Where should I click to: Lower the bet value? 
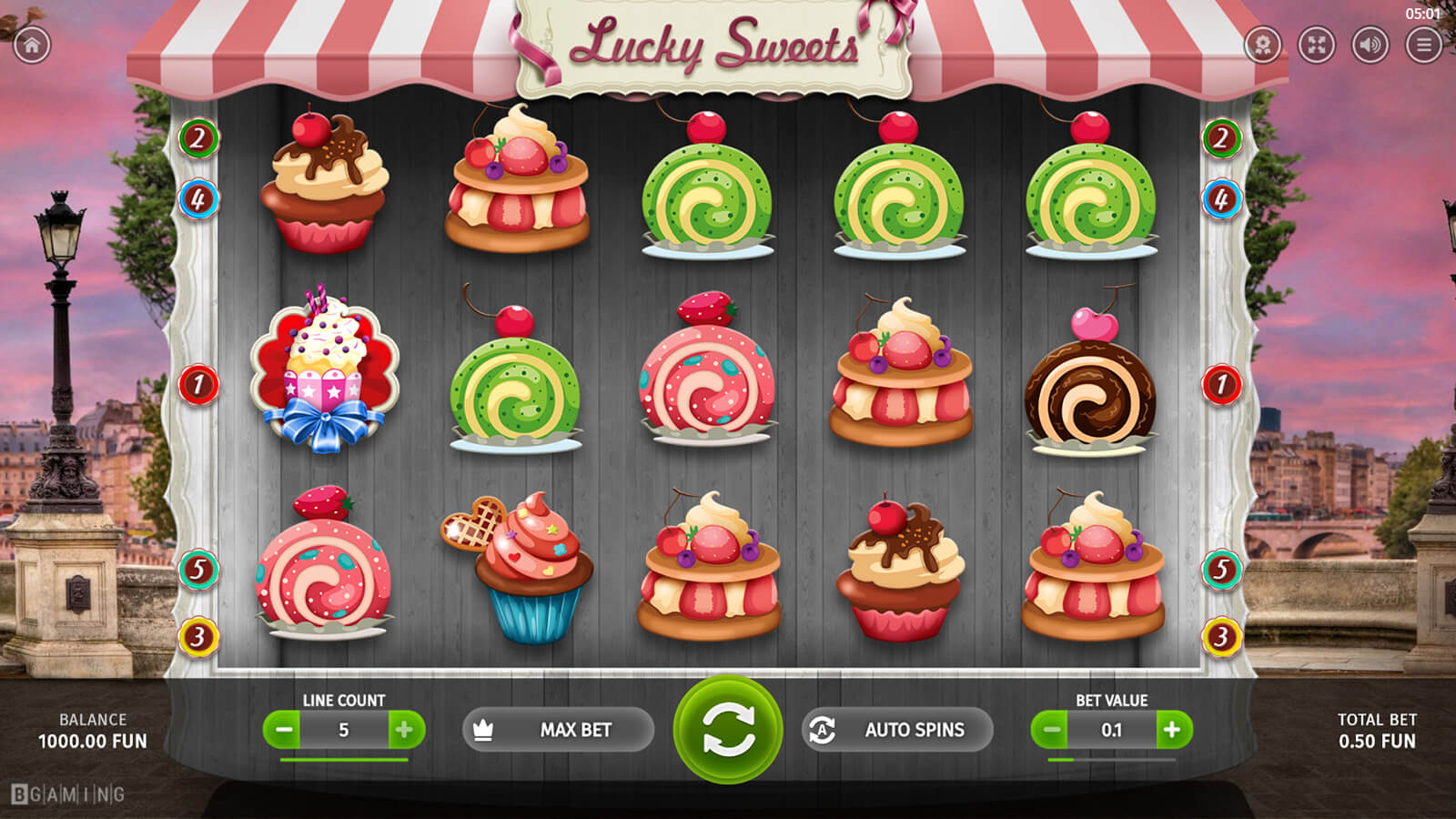tap(1051, 730)
